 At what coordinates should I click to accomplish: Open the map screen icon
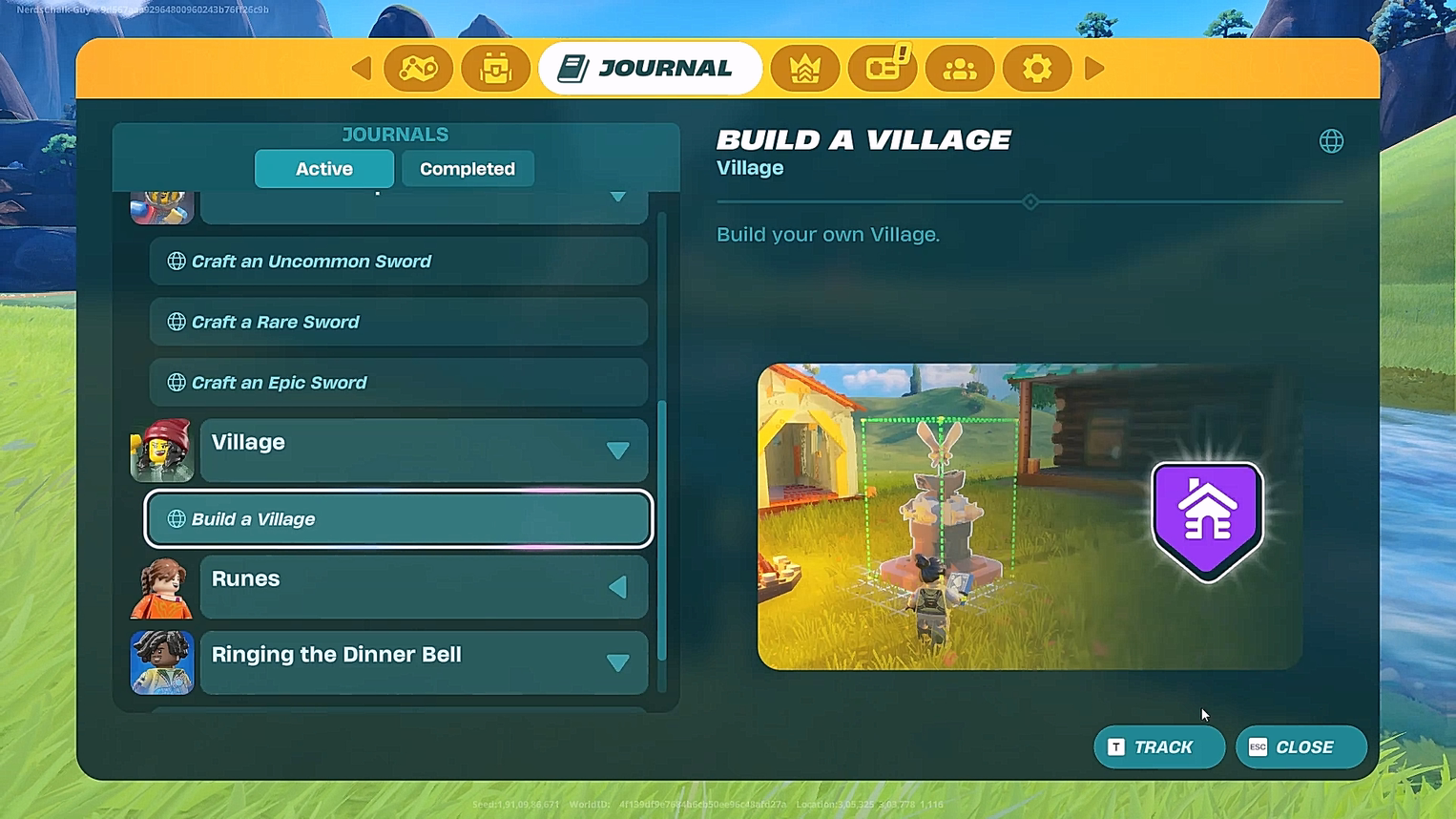[x=419, y=68]
